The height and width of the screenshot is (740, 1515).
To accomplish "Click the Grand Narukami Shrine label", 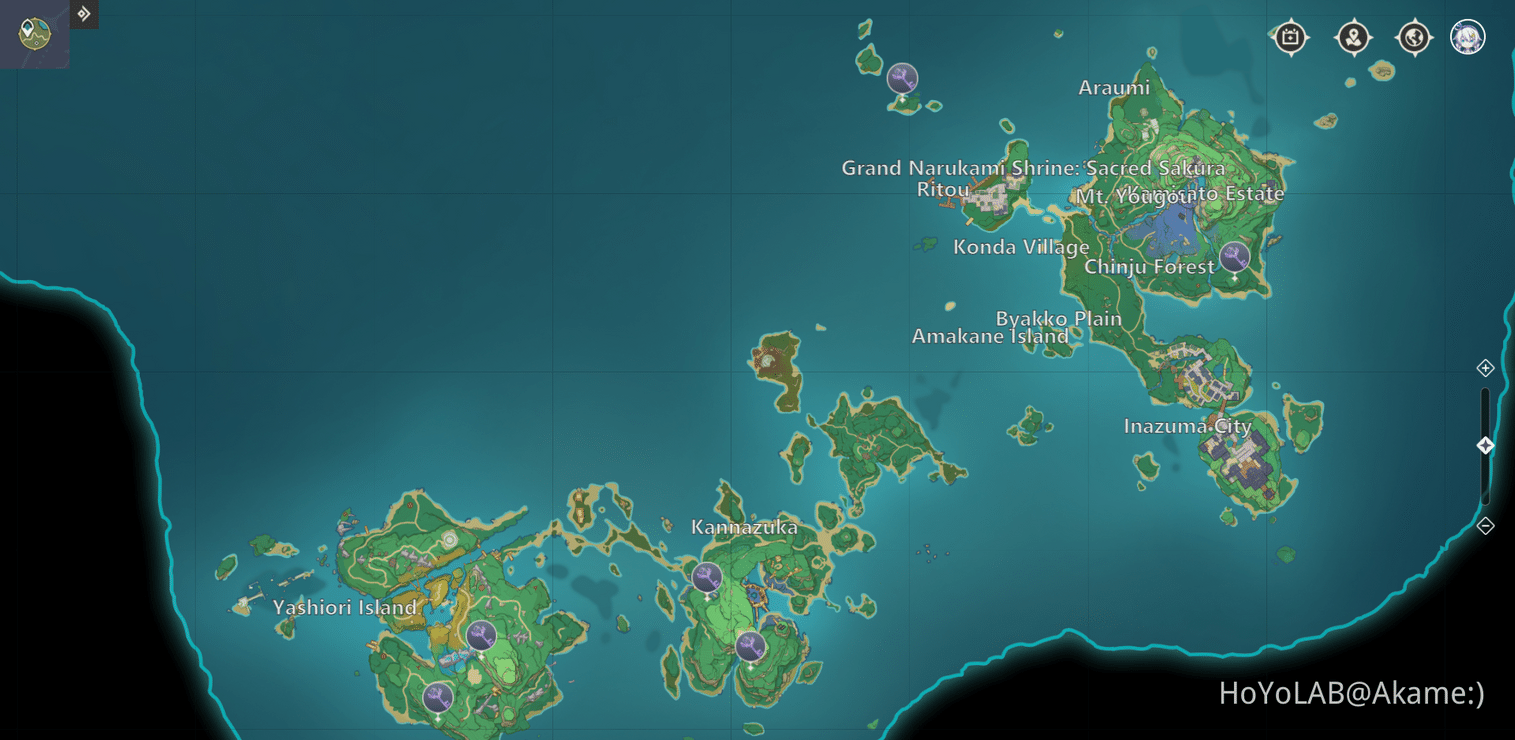I will [1032, 168].
